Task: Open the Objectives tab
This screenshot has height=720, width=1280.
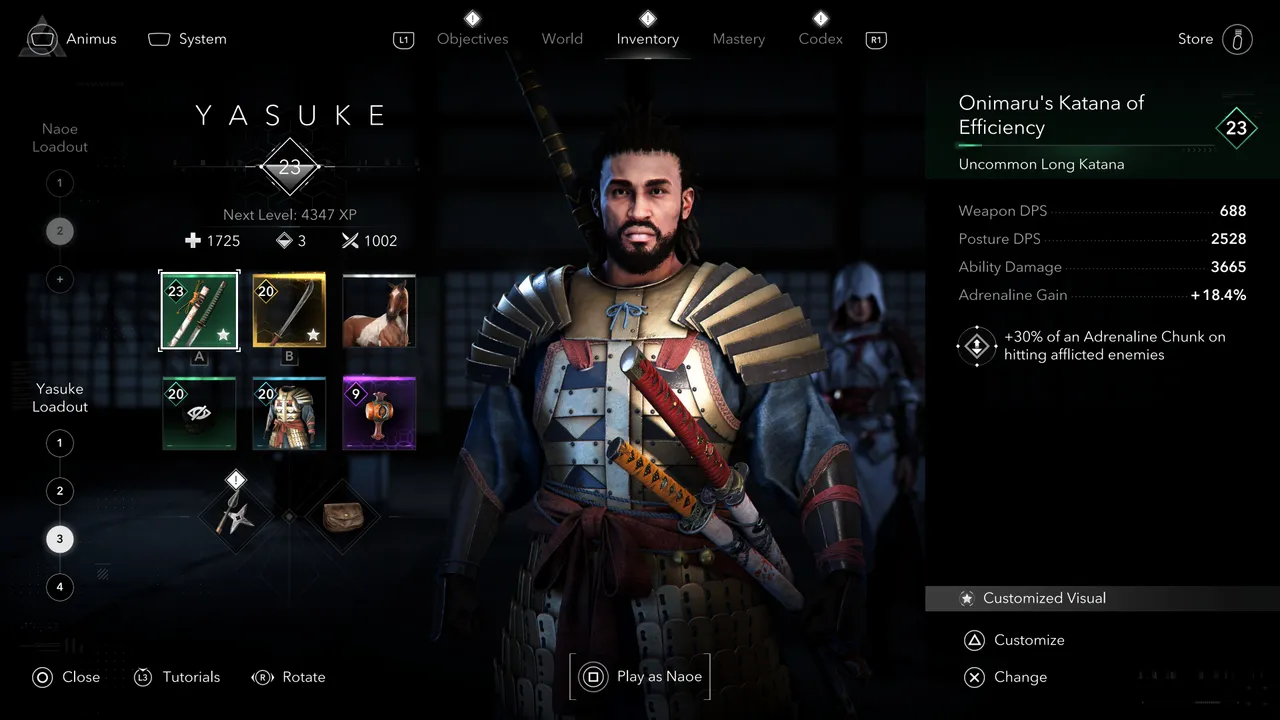Action: click(472, 39)
